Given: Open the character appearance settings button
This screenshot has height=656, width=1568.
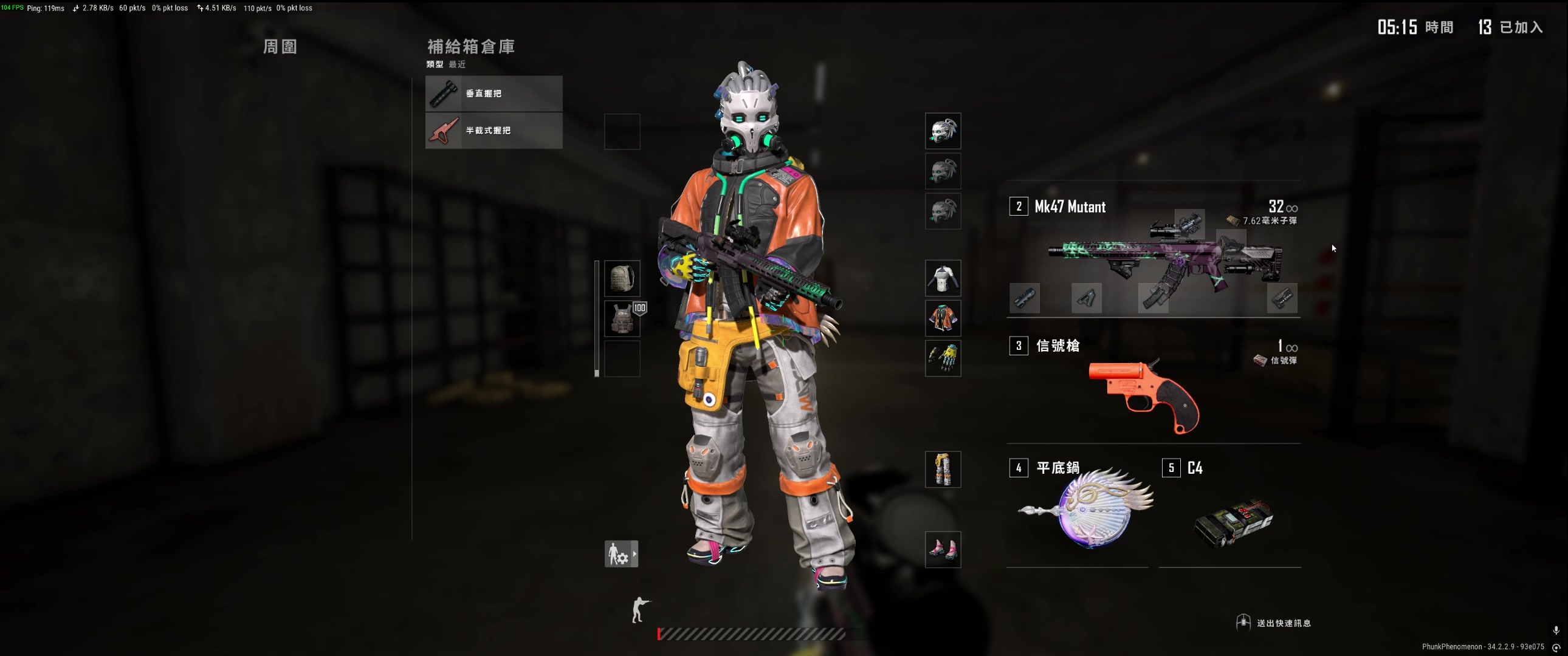Looking at the screenshot, I should [x=621, y=555].
